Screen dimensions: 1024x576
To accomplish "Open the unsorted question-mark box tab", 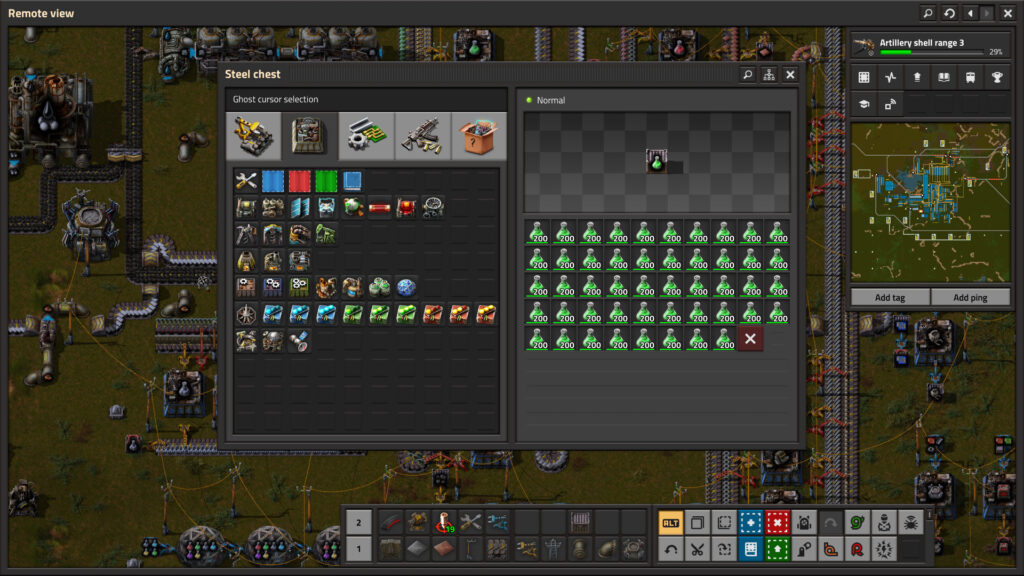I will click(x=479, y=135).
